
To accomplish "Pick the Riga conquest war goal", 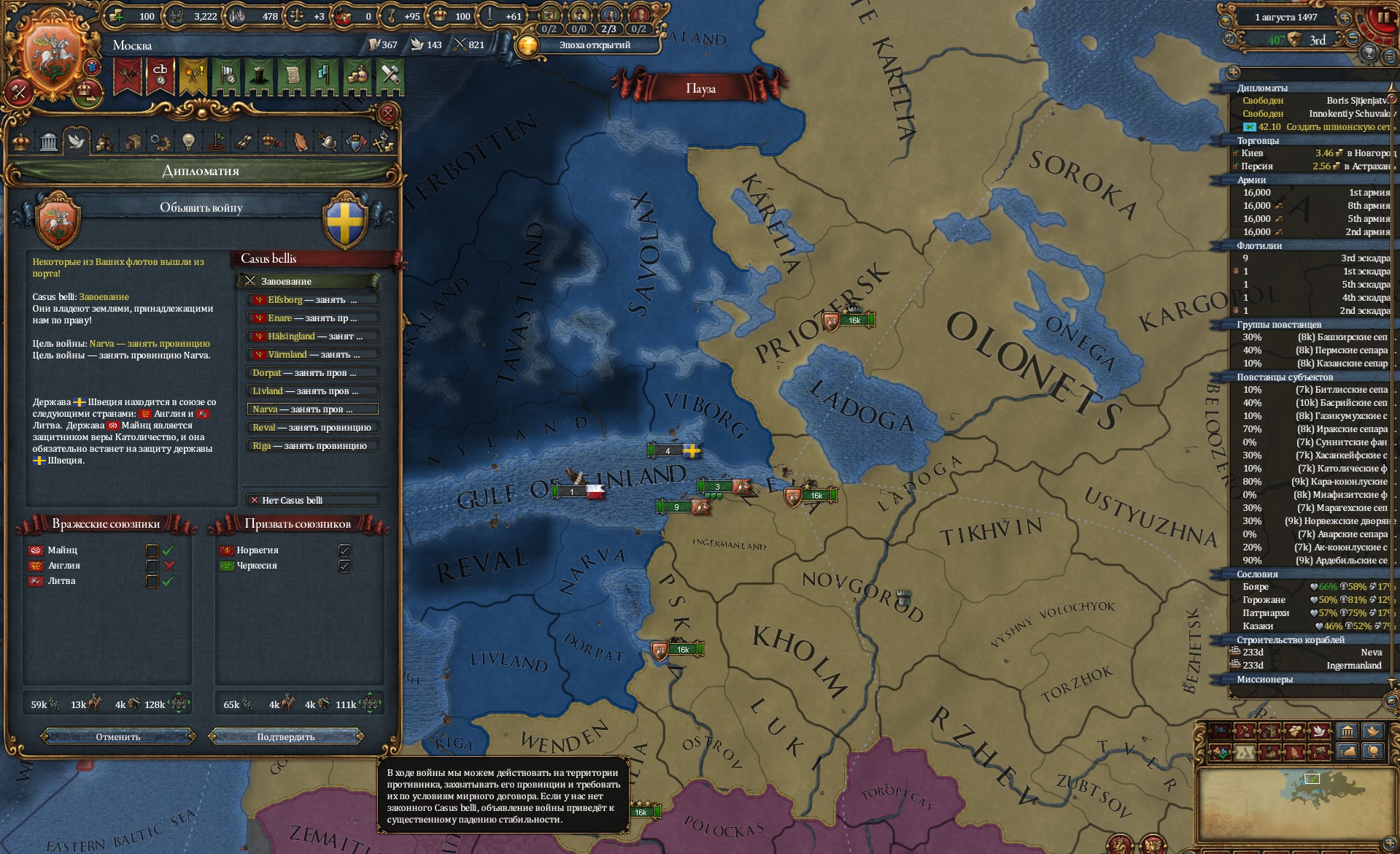I will click(312, 446).
